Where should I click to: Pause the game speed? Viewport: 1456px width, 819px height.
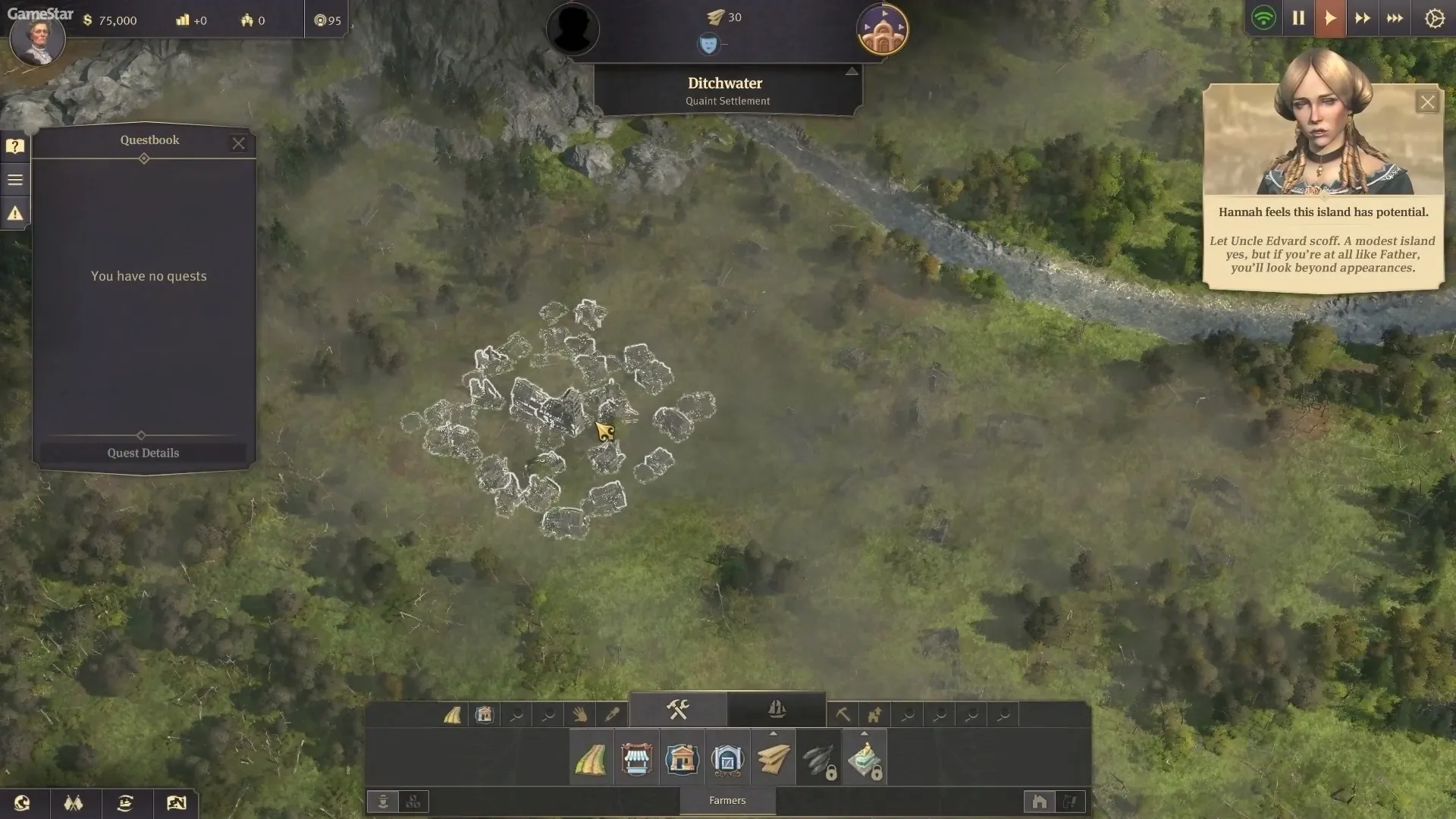(1298, 18)
